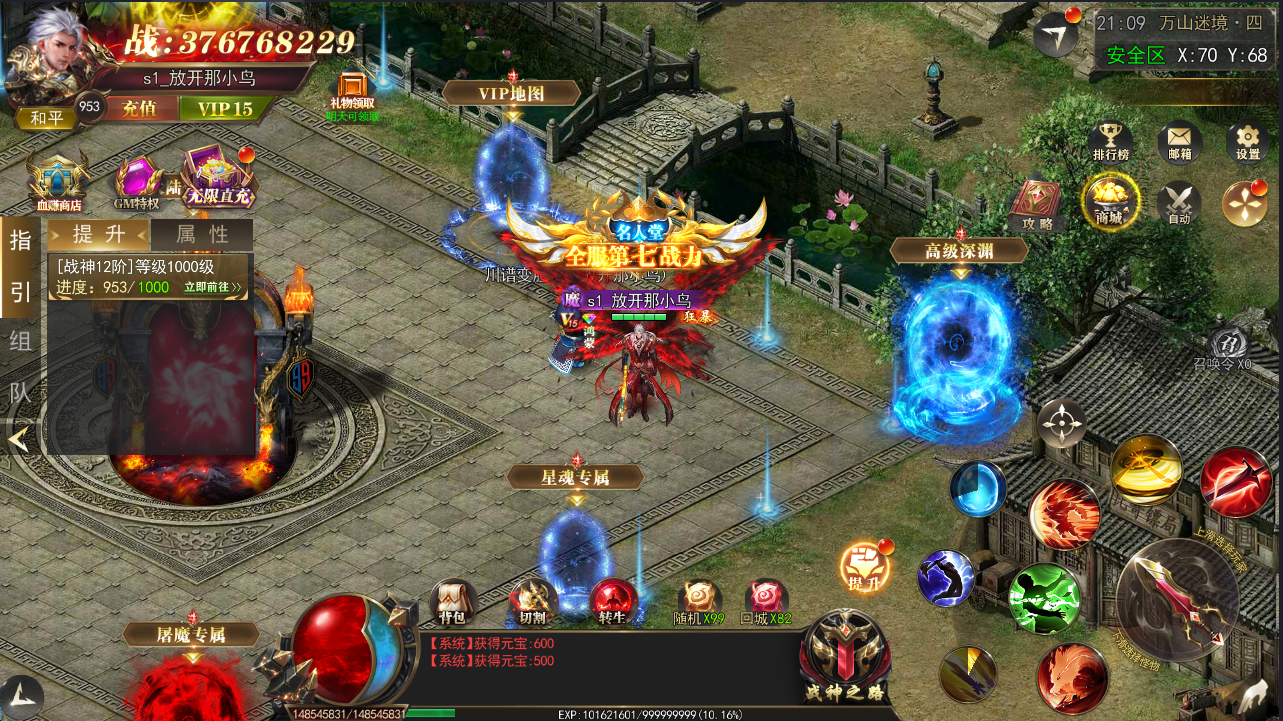Switch to the 属性 tab

coord(202,235)
